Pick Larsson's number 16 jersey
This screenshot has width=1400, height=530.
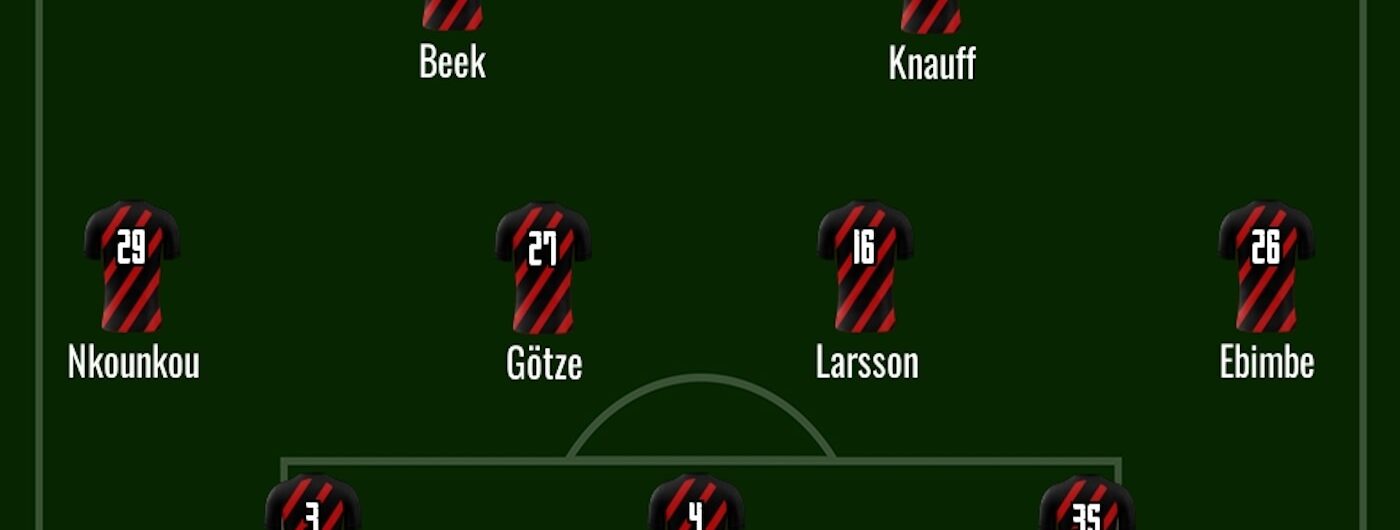(865, 266)
